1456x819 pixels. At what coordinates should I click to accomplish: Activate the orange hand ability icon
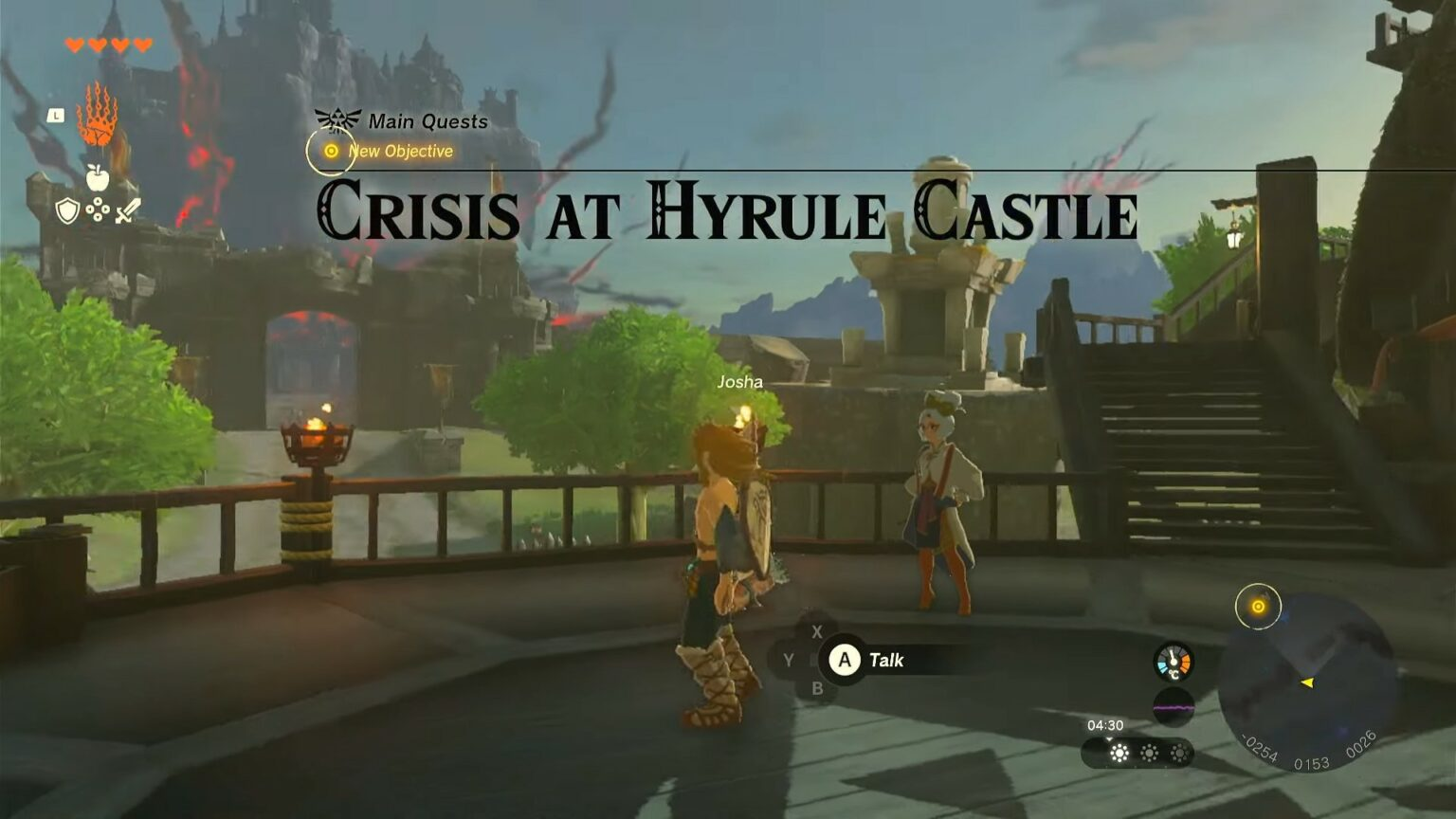pyautogui.click(x=97, y=115)
